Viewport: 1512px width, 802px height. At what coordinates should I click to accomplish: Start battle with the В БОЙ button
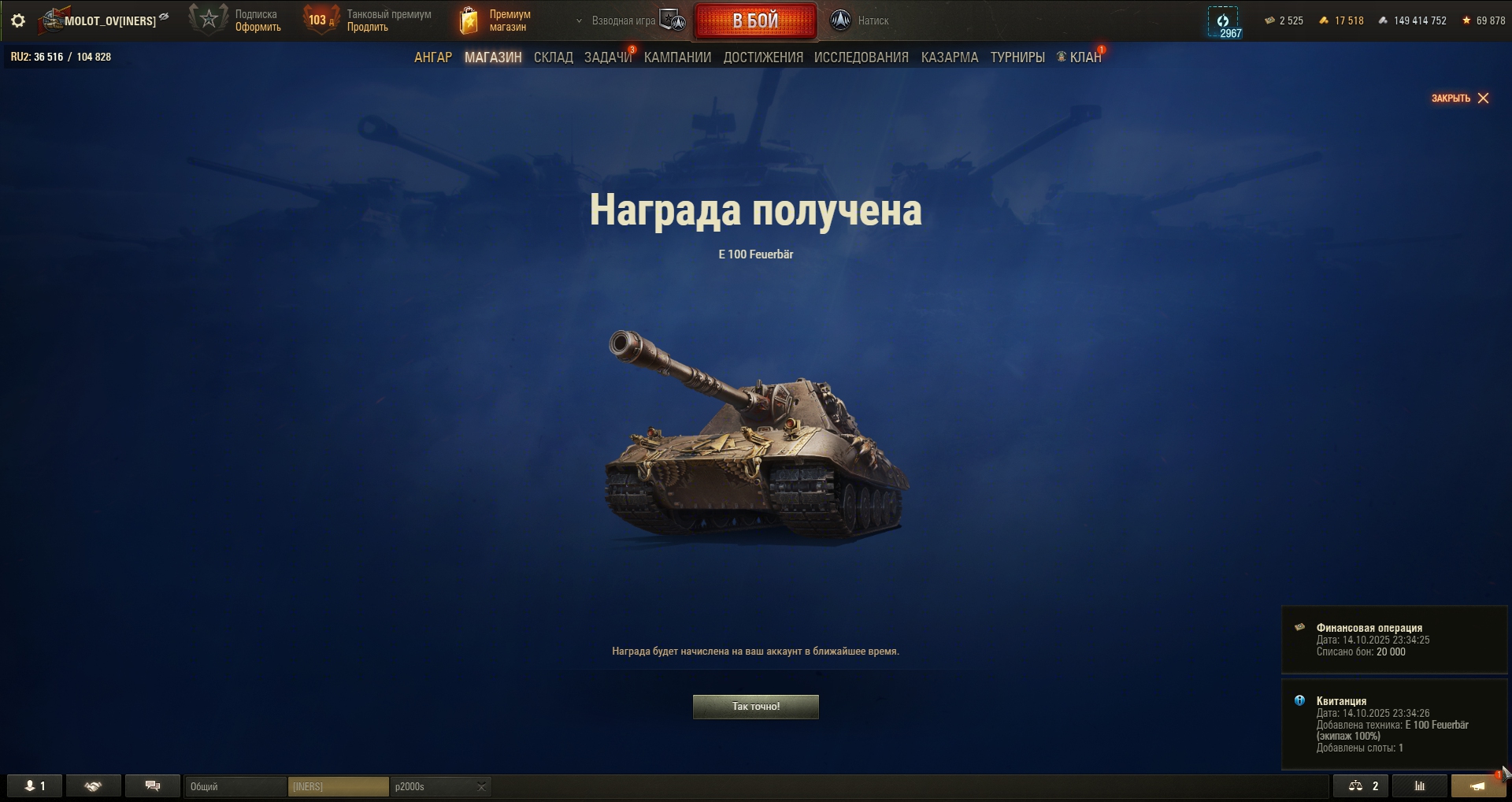click(x=755, y=21)
